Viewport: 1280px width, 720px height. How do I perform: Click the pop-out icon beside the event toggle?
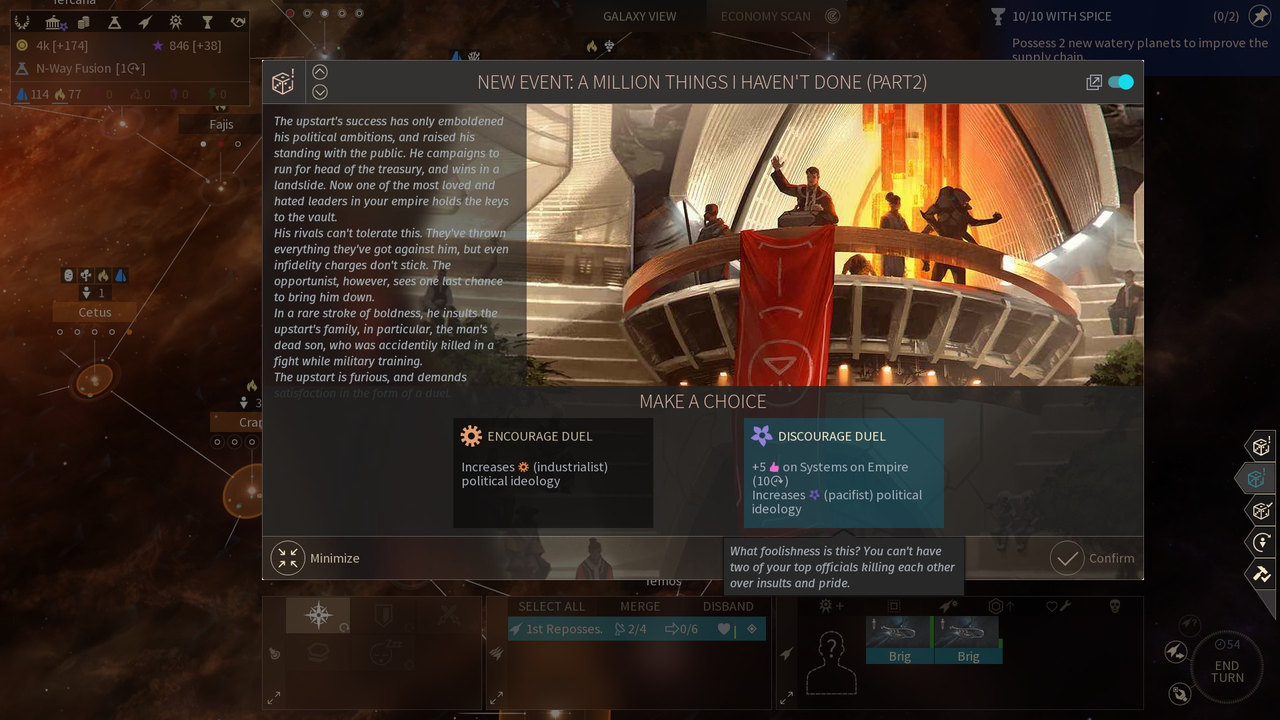coord(1094,83)
